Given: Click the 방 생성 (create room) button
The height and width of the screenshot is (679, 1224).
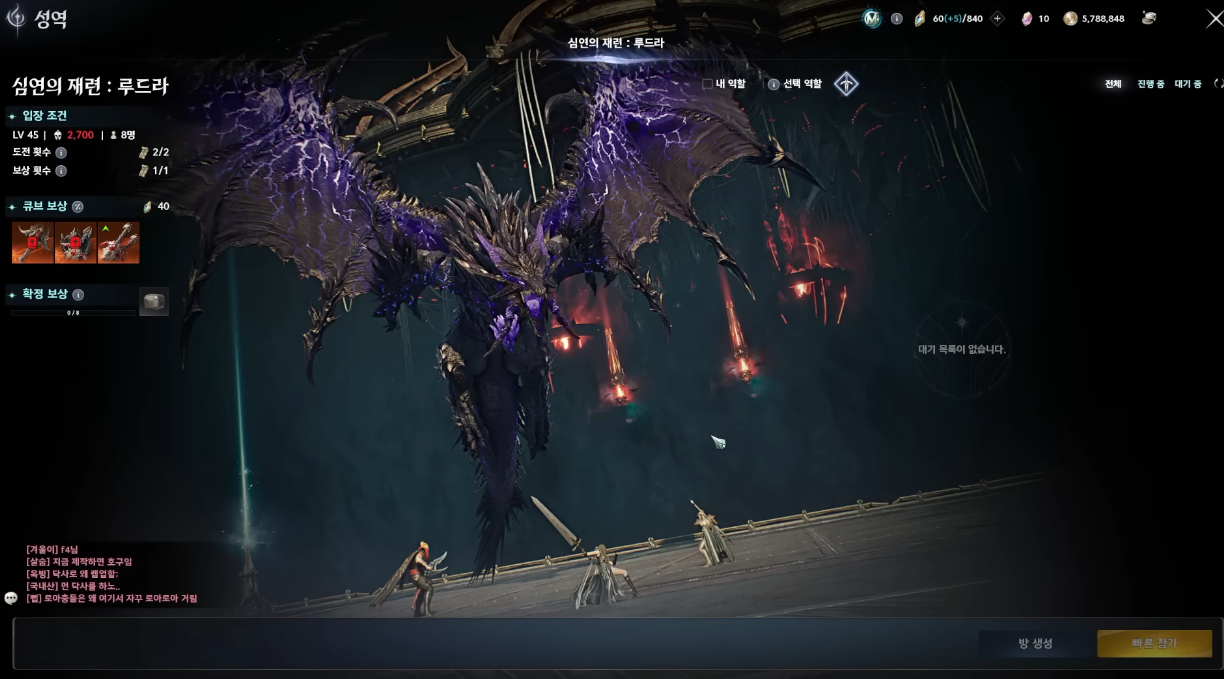Looking at the screenshot, I should click(x=1035, y=643).
